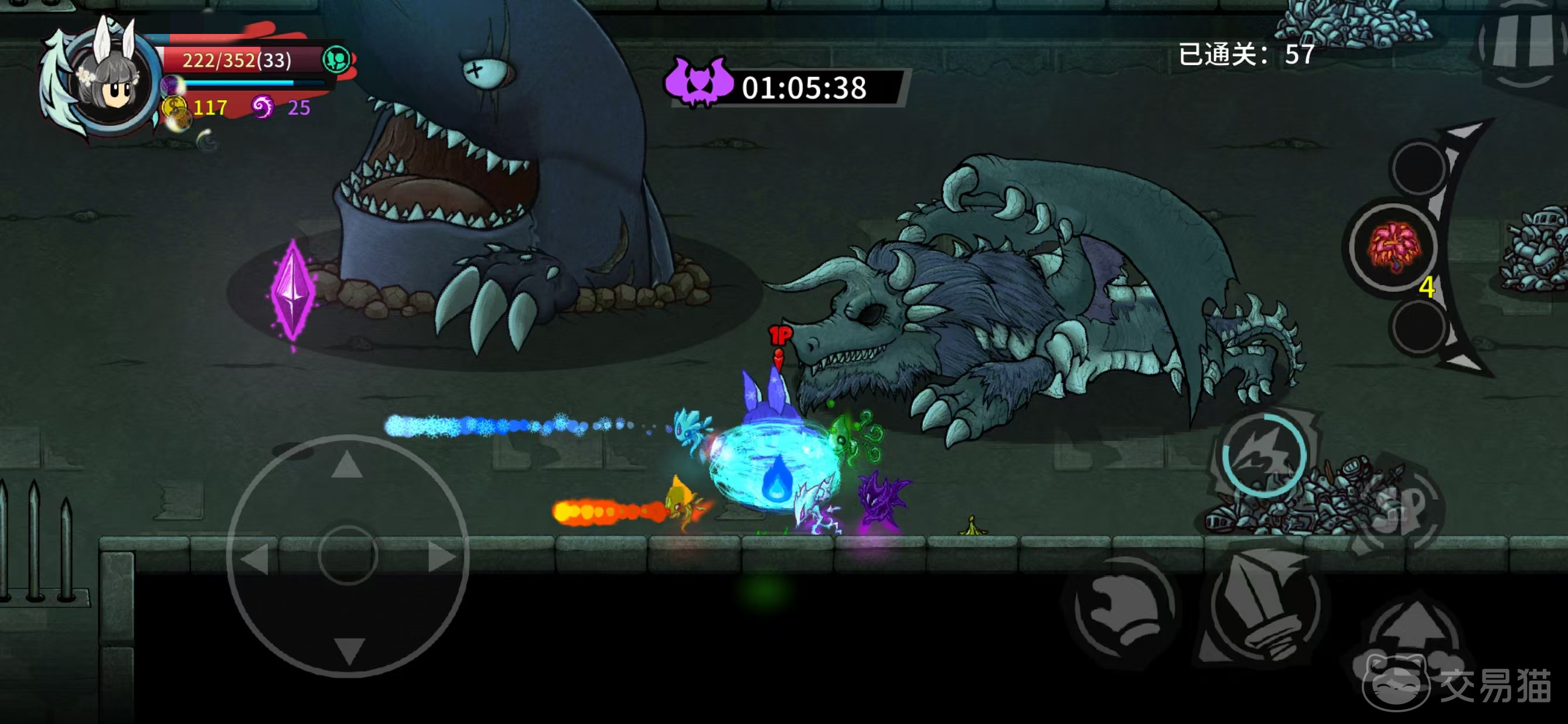Activate the lightning dash skill button
The image size is (1568, 724).
[x=1264, y=456]
